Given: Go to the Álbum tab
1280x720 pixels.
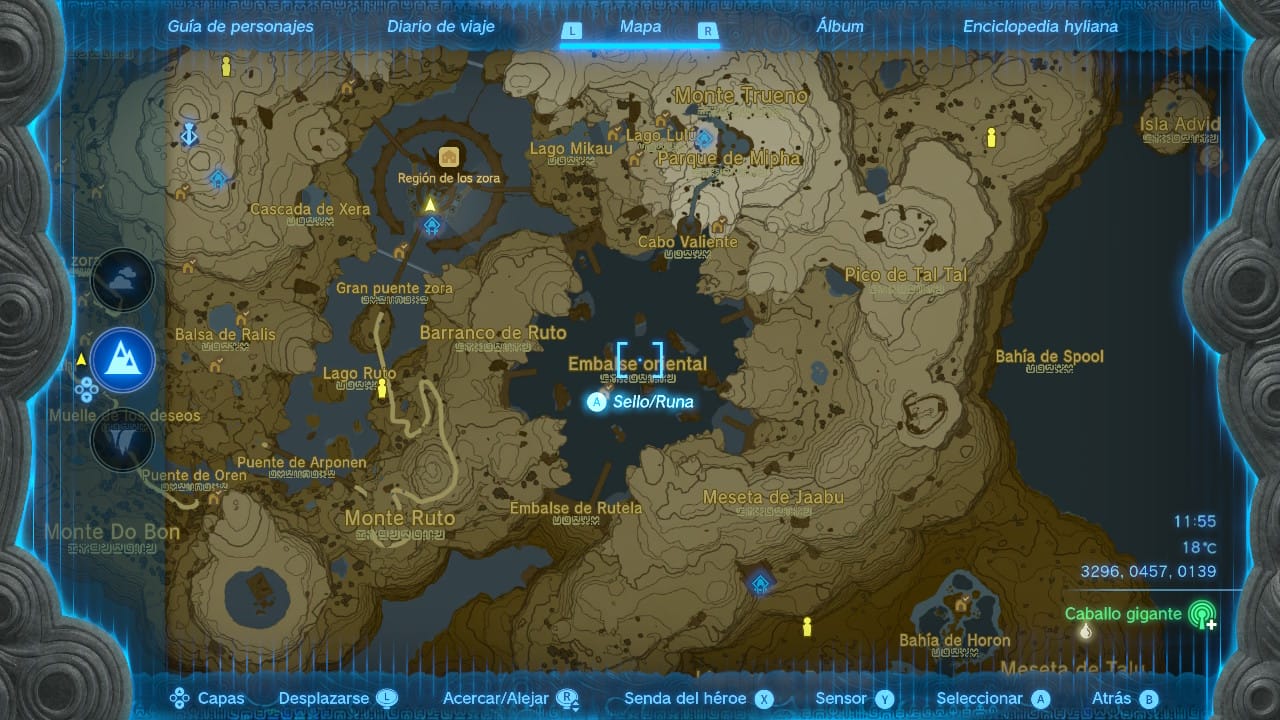Looking at the screenshot, I should coord(840,27).
